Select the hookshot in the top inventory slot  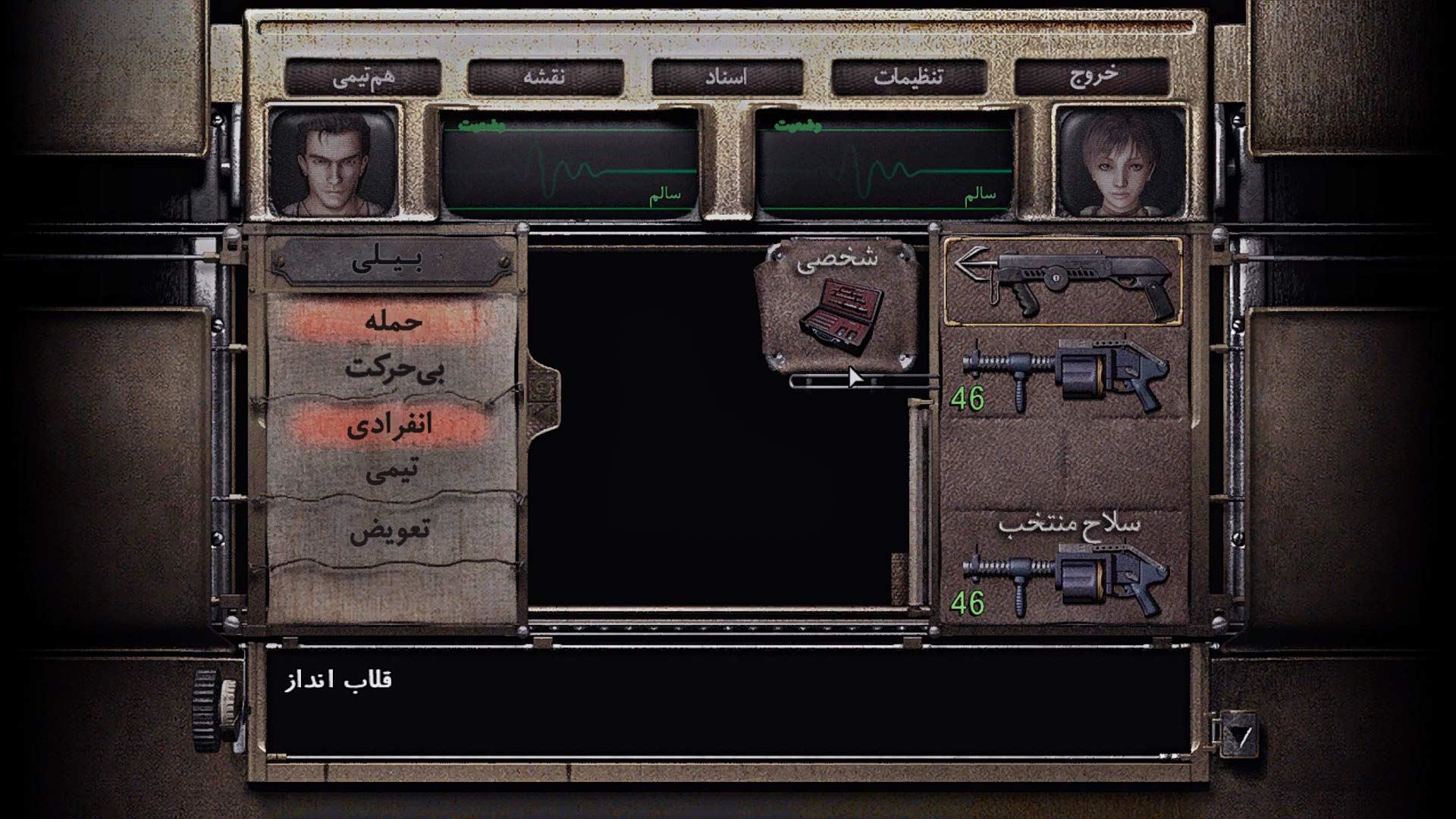point(1062,281)
